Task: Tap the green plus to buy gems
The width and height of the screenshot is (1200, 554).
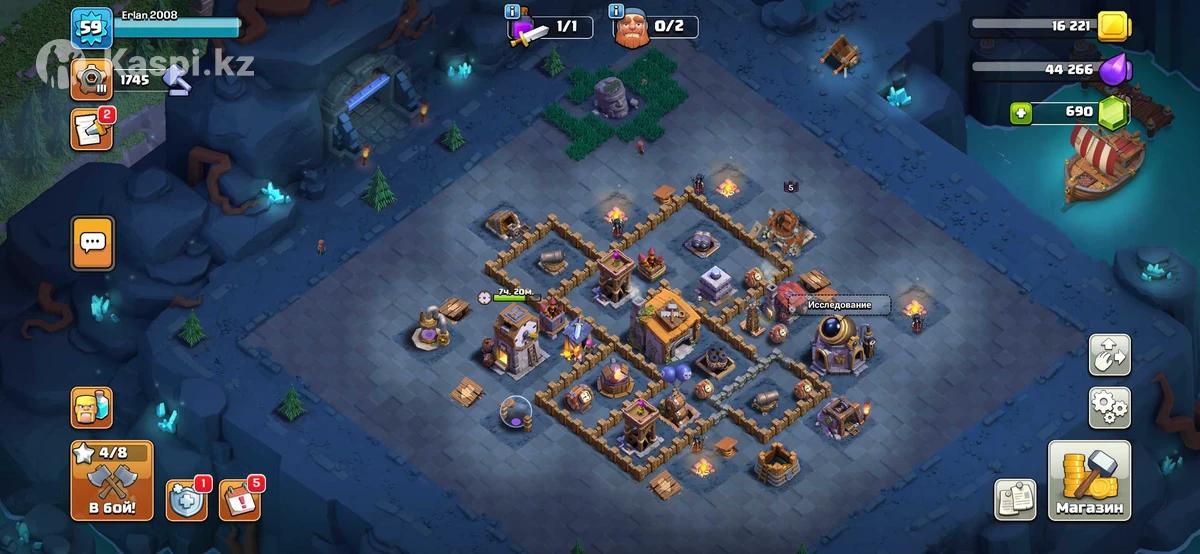Action: [1019, 112]
